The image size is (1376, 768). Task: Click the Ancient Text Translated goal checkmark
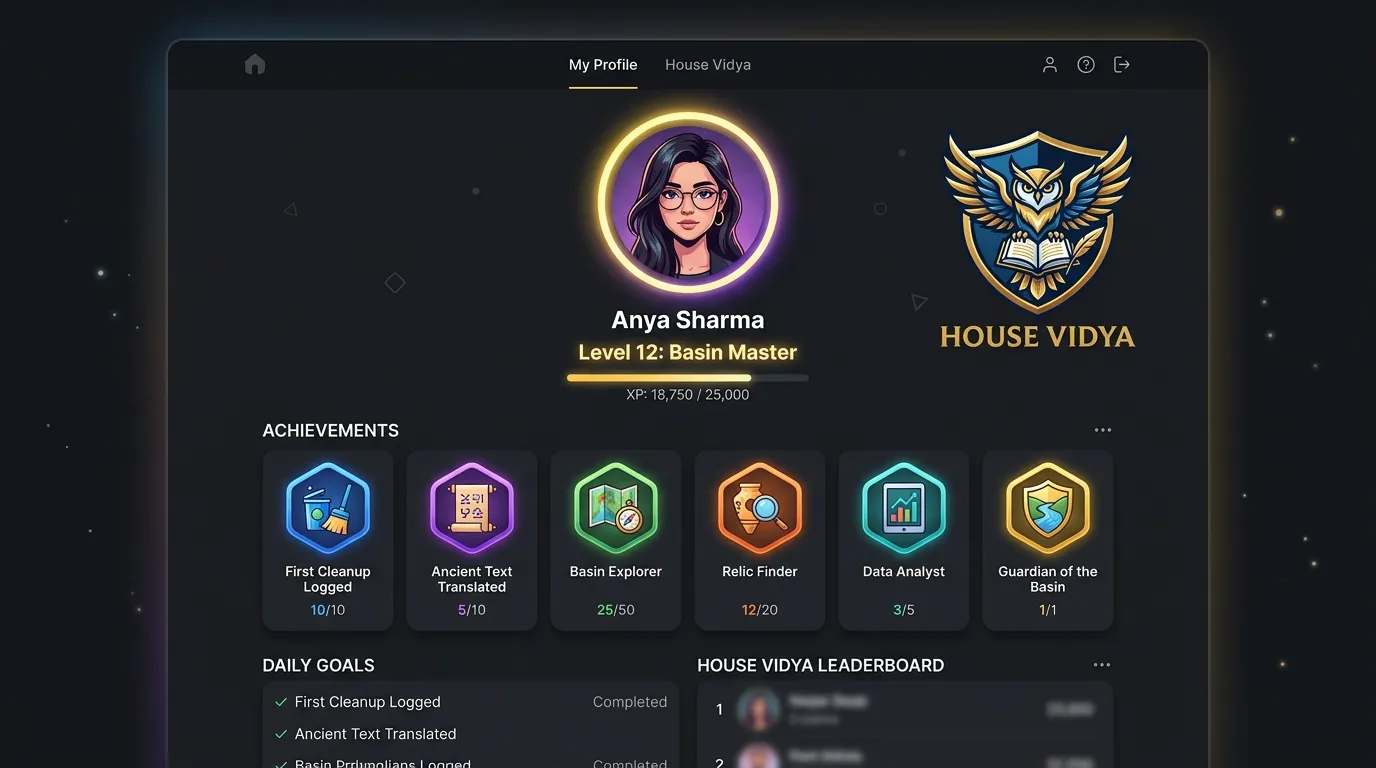tap(280, 733)
